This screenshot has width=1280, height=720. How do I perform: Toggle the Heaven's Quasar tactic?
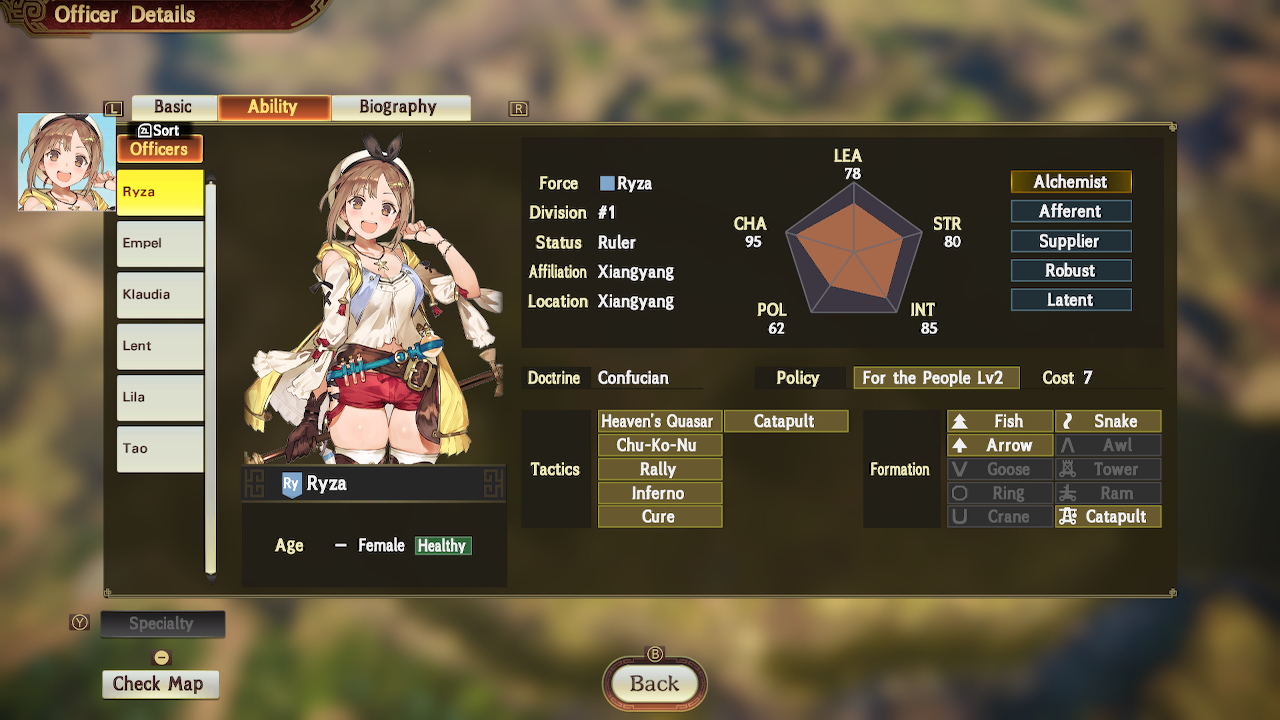tap(659, 420)
